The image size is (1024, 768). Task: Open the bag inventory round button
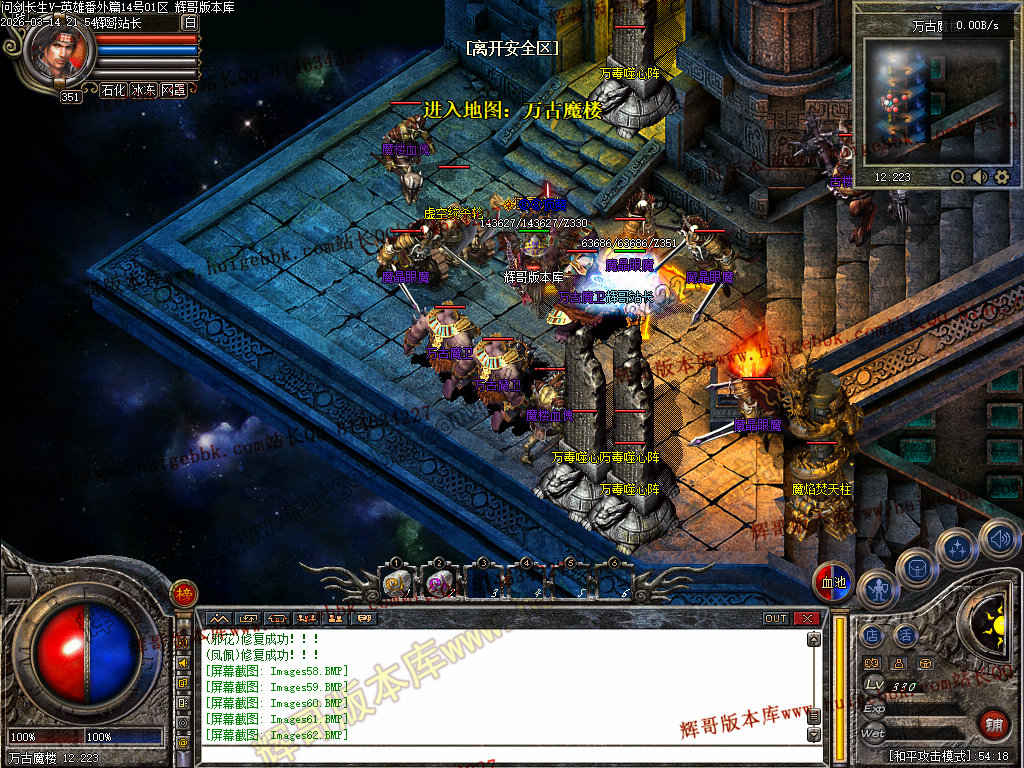coord(916,567)
